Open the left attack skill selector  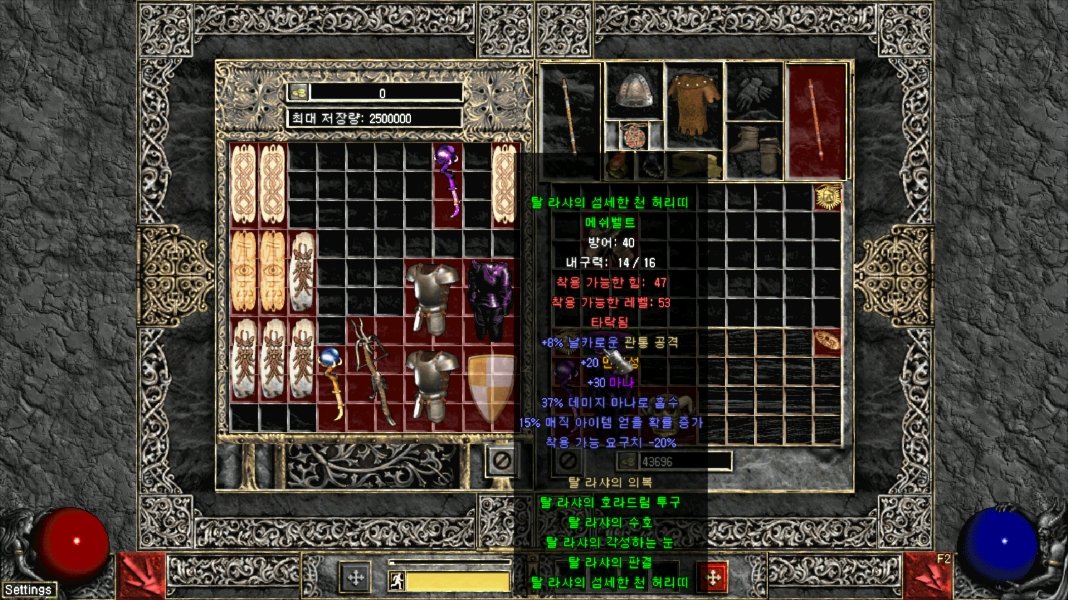coord(141,576)
